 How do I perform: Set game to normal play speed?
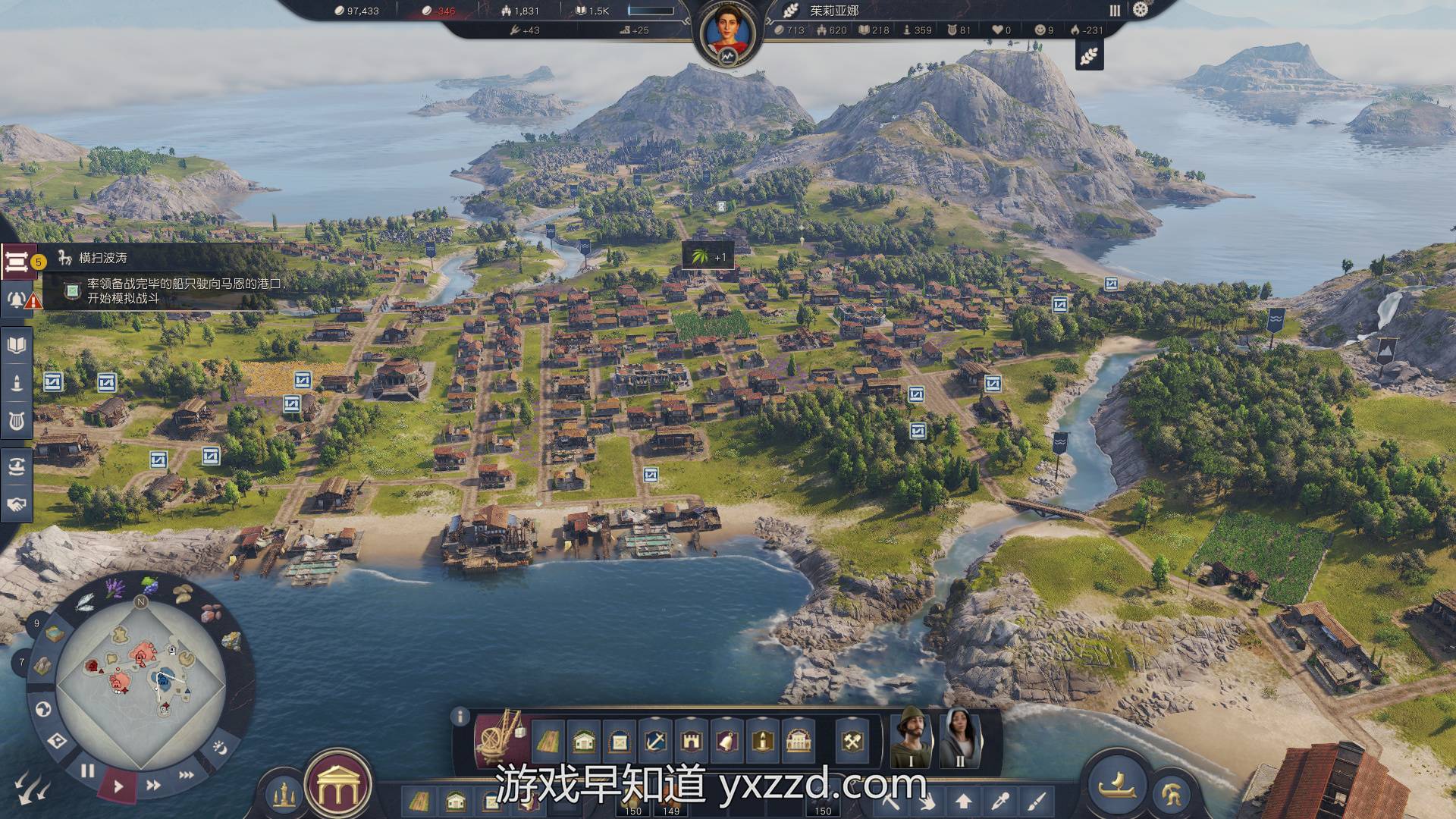118,786
